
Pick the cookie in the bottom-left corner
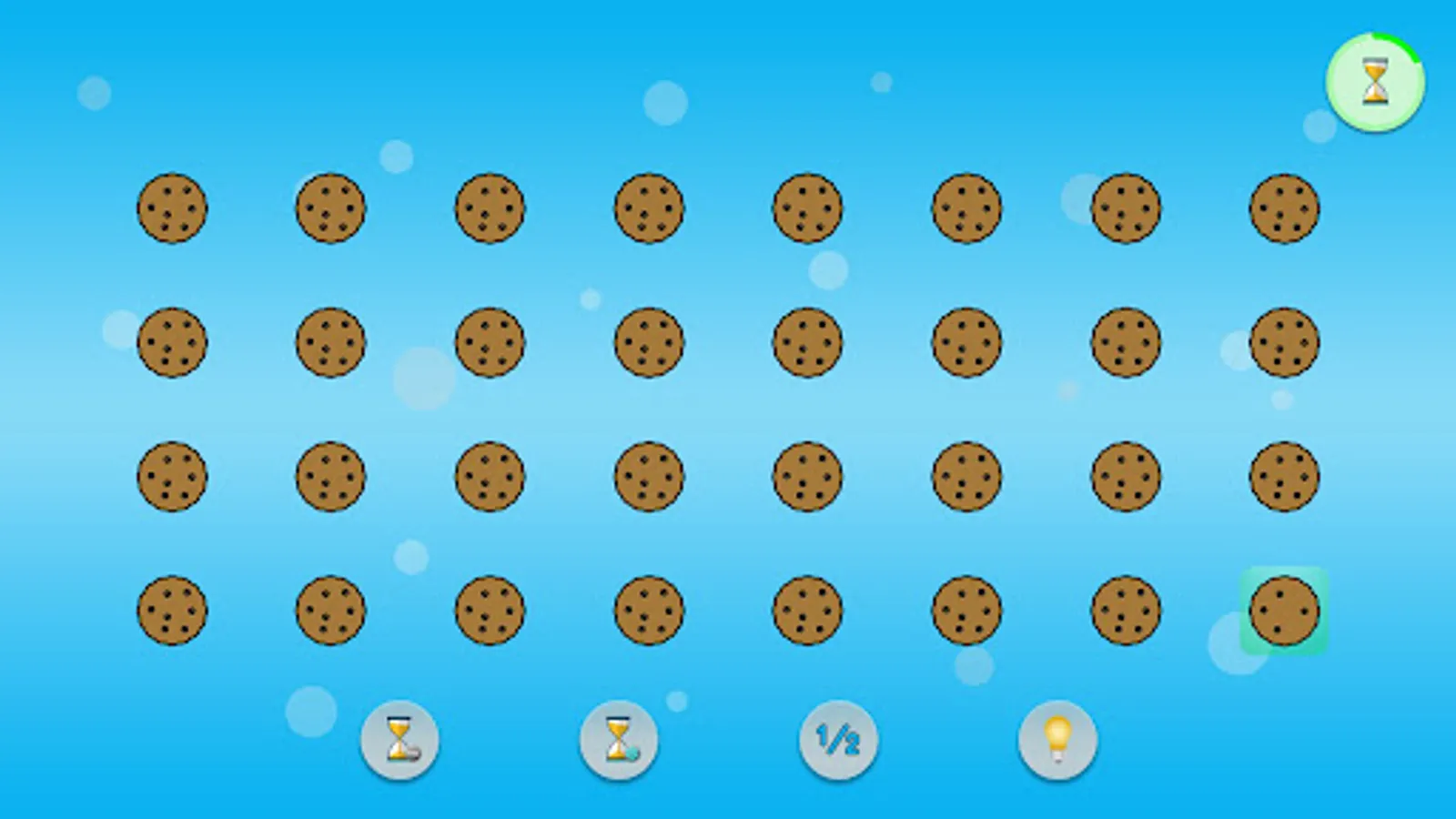tap(173, 612)
